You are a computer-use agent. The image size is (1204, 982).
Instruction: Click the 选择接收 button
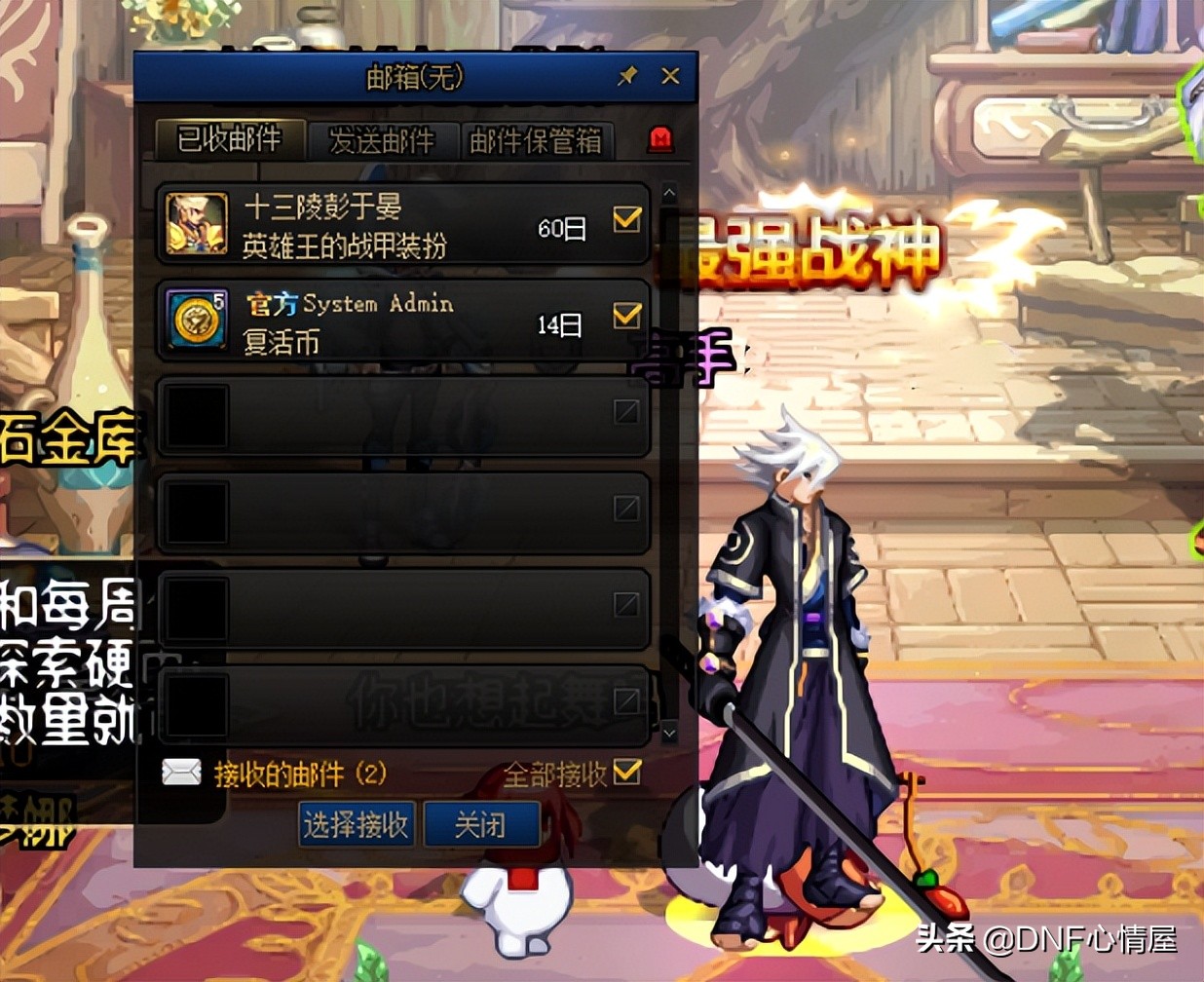point(357,825)
